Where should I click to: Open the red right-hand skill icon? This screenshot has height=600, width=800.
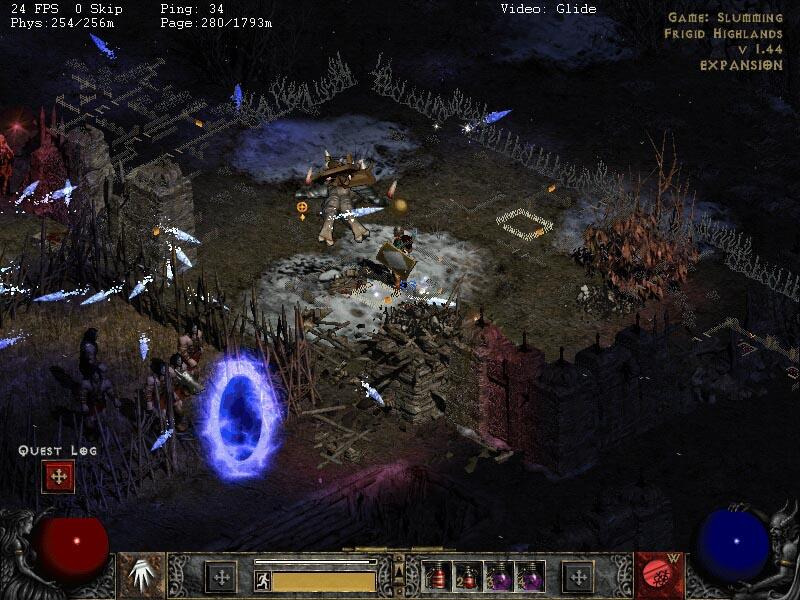coord(656,575)
